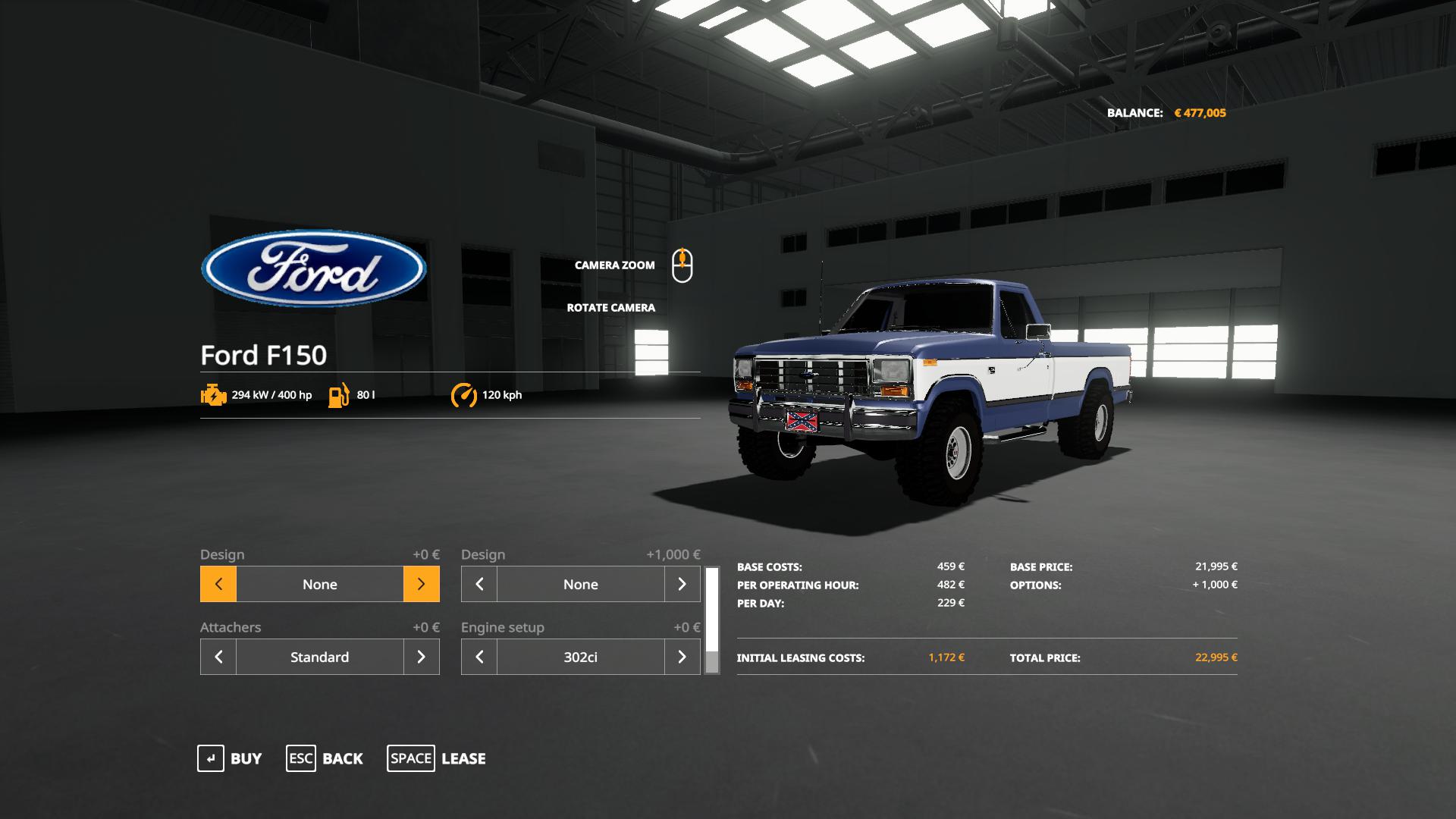The width and height of the screenshot is (1456, 819).
Task: Lease the Ford F150
Action: click(x=437, y=758)
